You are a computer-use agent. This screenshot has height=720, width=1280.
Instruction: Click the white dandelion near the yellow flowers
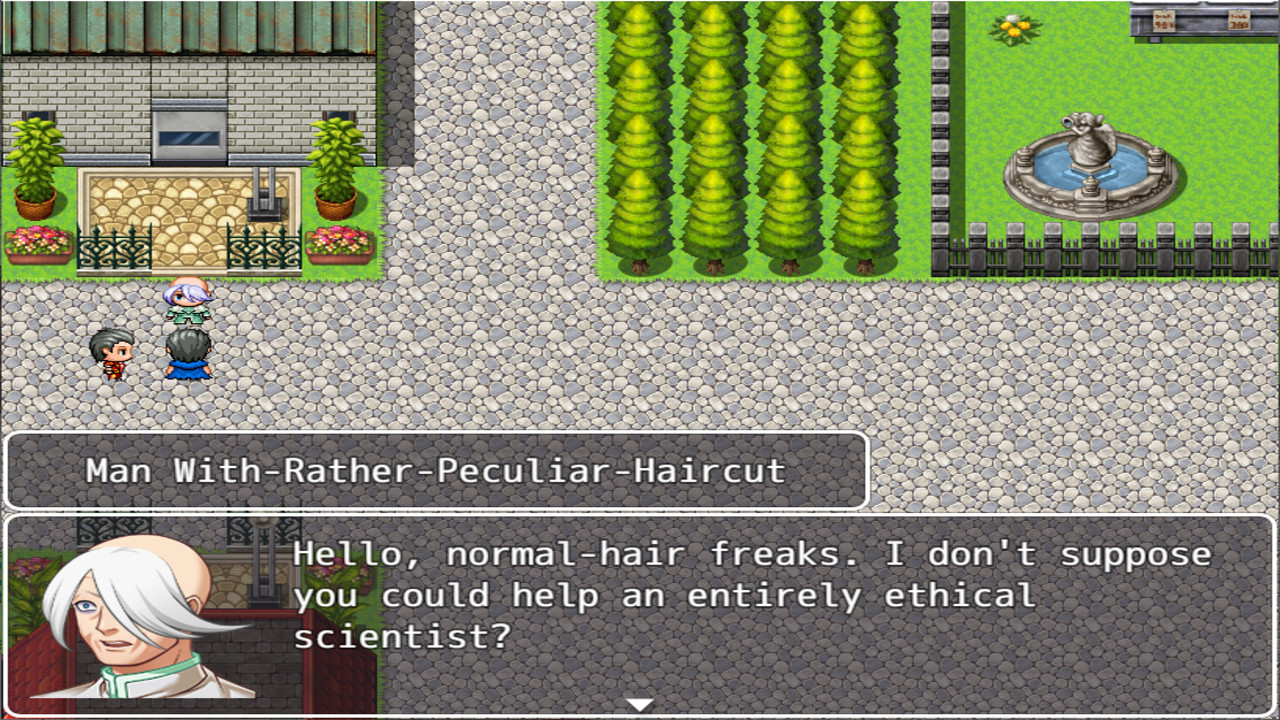tap(1012, 17)
